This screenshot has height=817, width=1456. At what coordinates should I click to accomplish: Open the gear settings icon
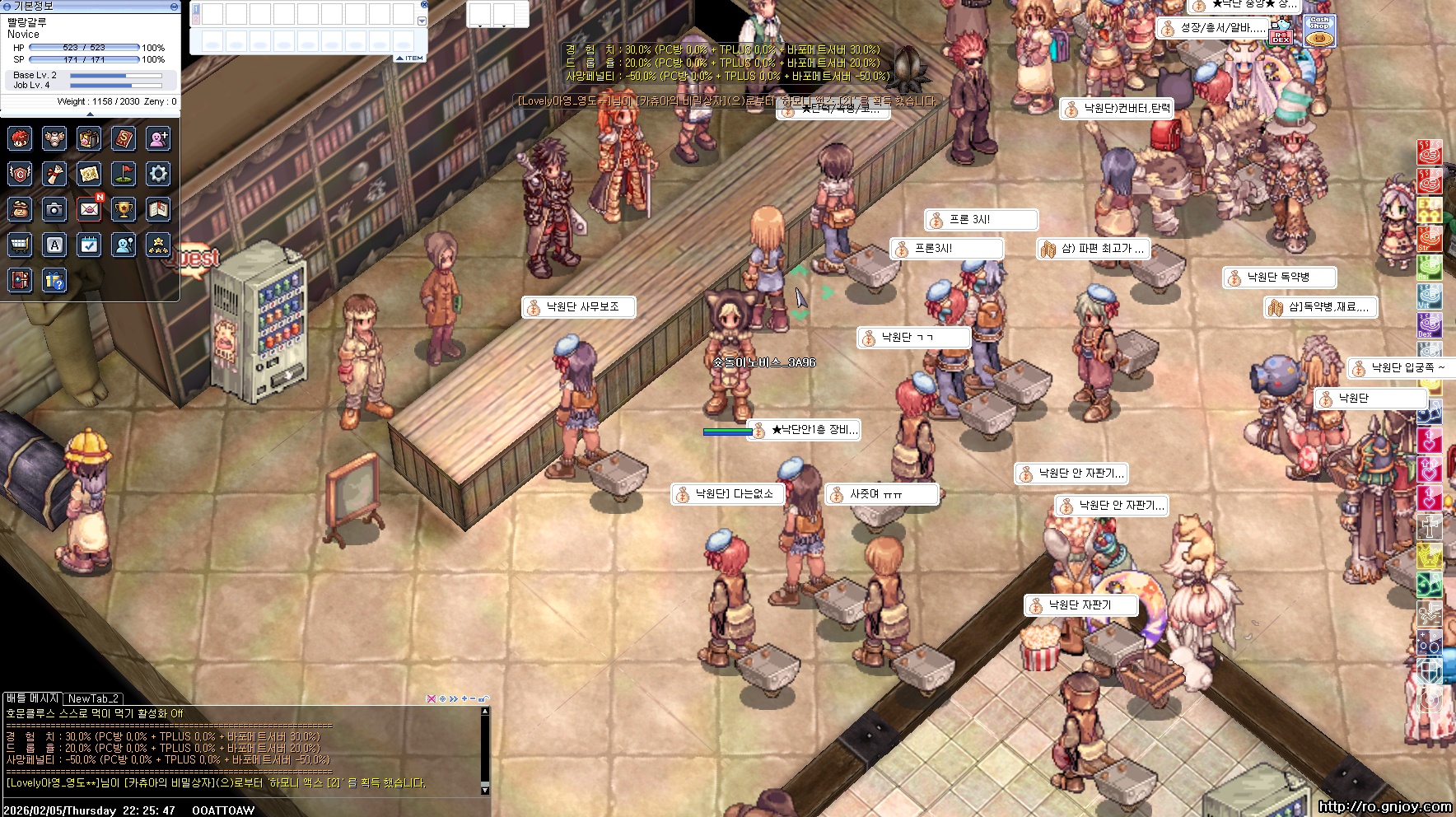(x=158, y=174)
